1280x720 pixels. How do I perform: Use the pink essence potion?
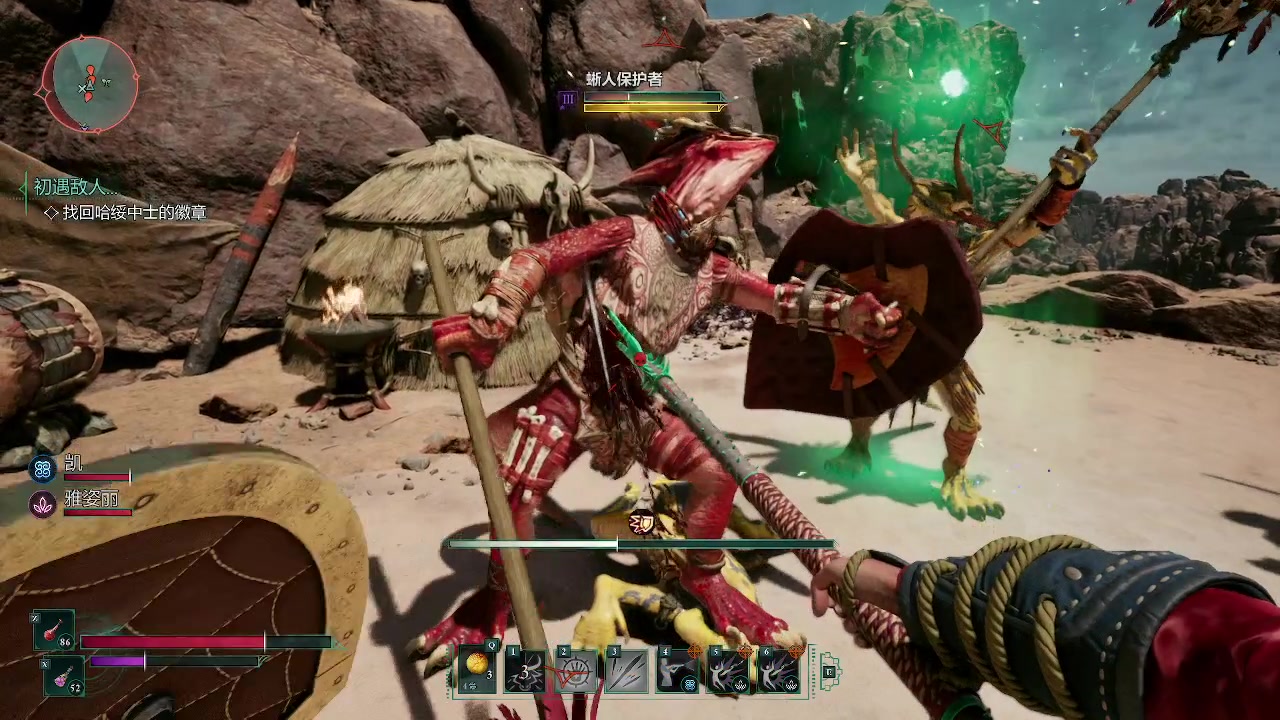(x=61, y=677)
